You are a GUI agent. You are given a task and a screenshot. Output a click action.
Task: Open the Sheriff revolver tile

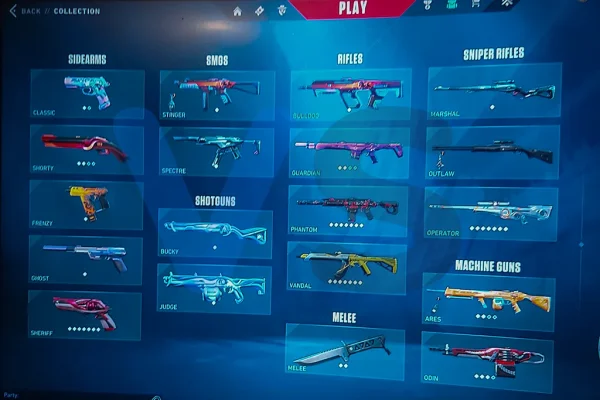(86, 314)
